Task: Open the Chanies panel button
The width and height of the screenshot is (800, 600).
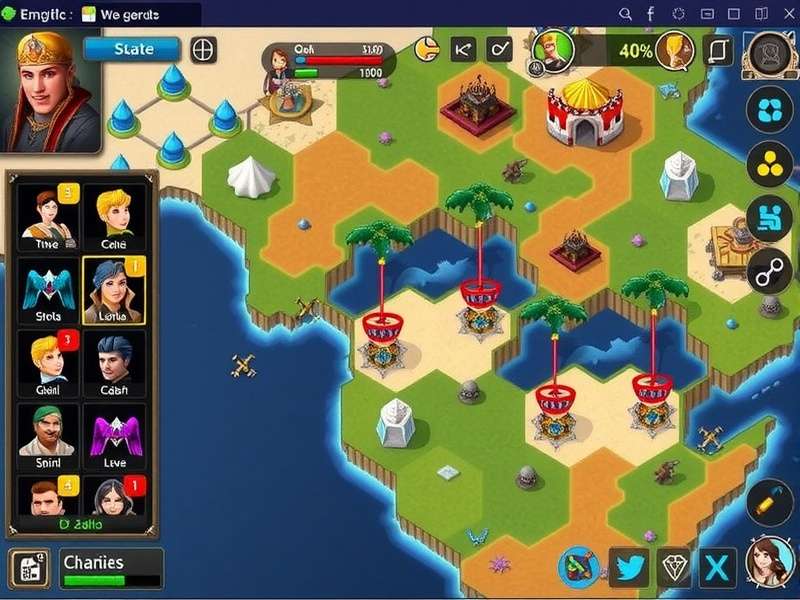Action: click(x=111, y=567)
